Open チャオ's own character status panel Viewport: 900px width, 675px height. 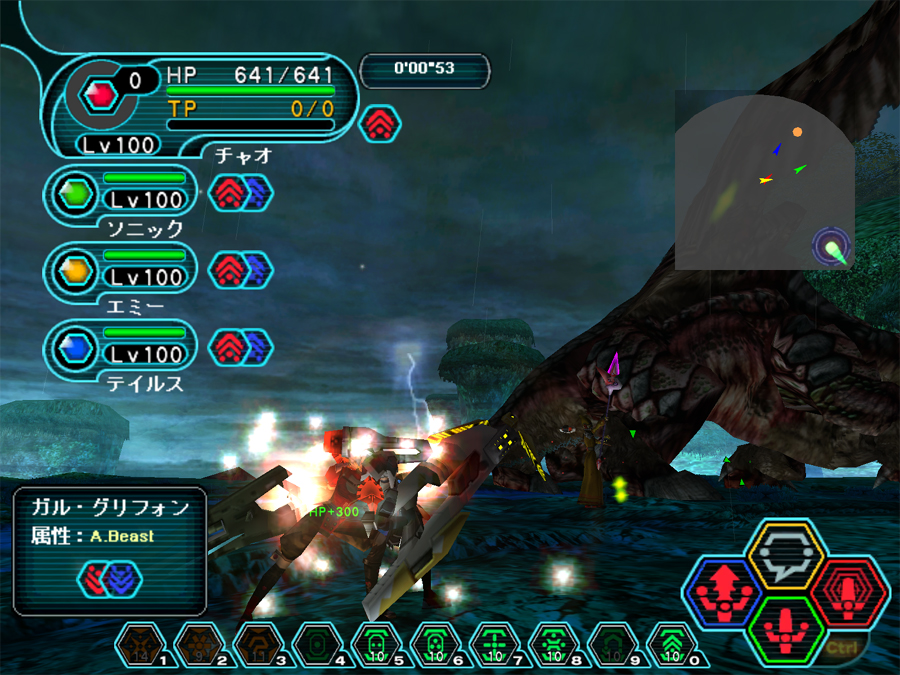pos(200,100)
